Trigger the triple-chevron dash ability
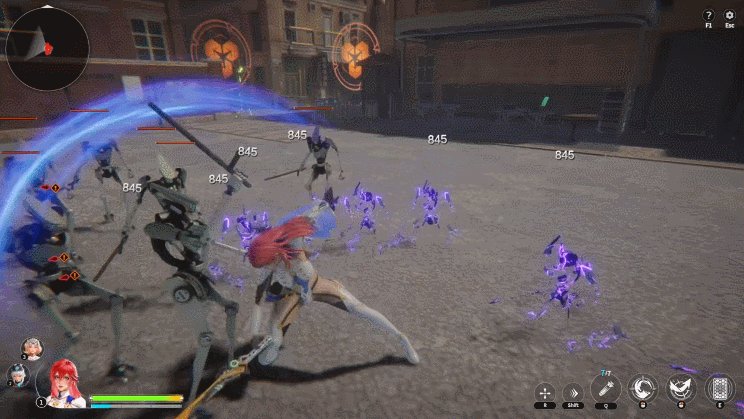 (573, 392)
